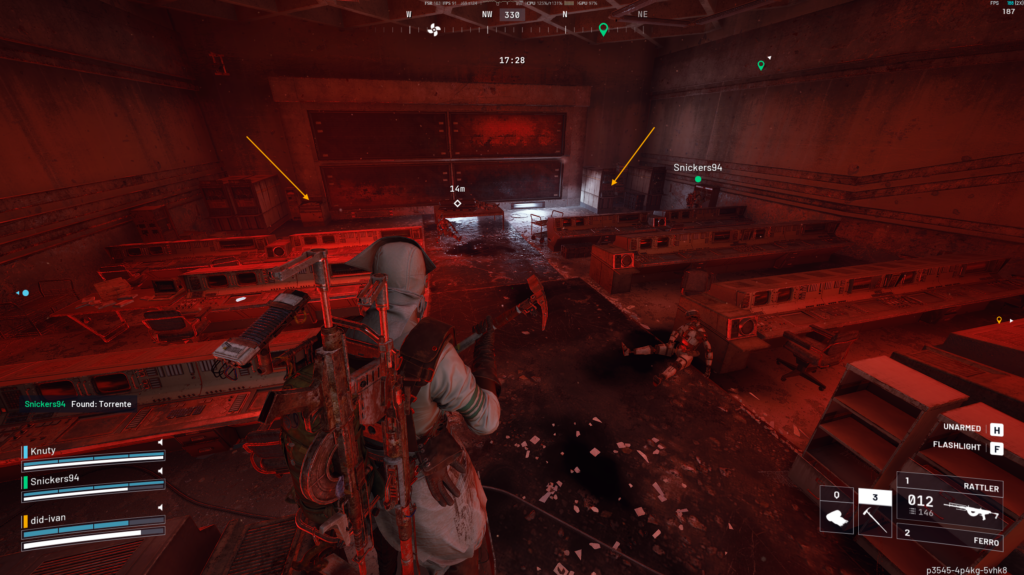Screen dimensions: 1024x575
Task: Toggle did-ivan's voice speaker icon
Action: (159, 511)
